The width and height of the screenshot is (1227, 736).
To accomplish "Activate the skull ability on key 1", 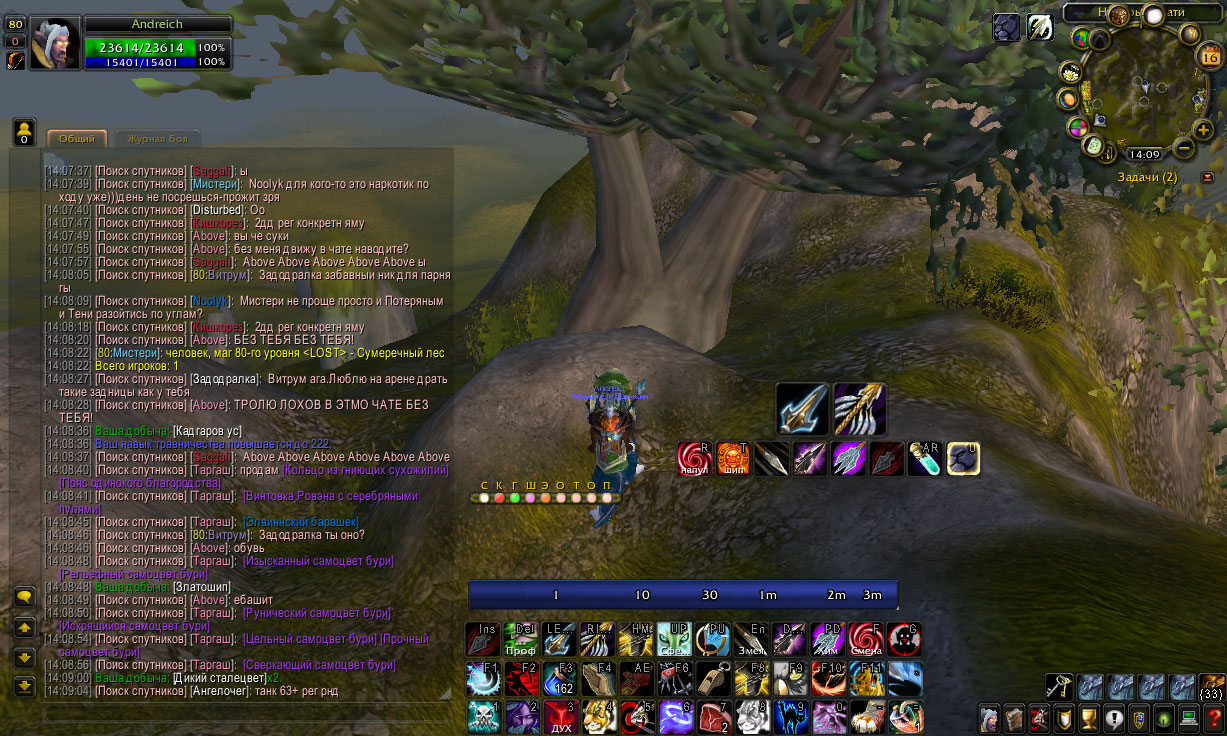I will pos(482,717).
